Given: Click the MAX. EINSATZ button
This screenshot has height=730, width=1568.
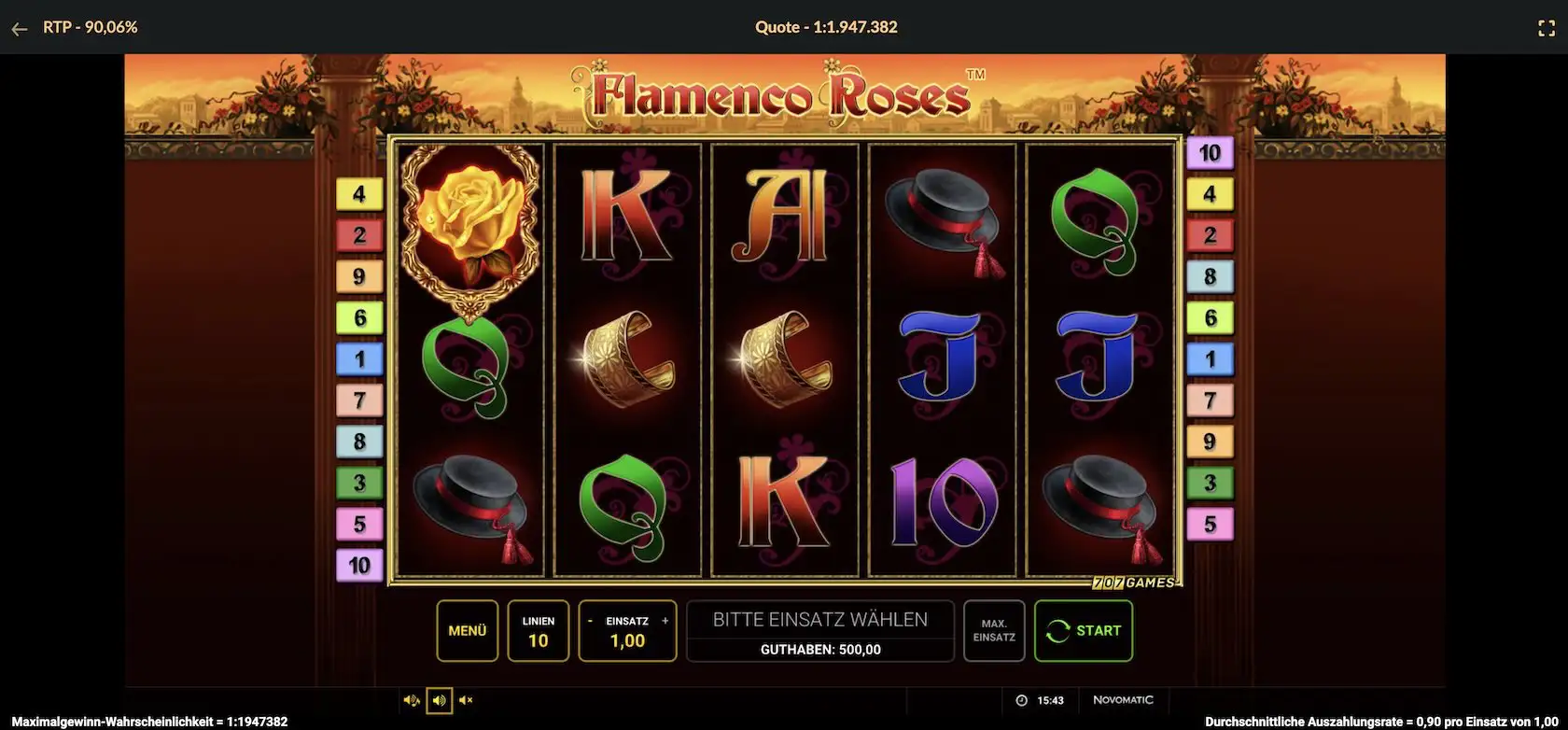Looking at the screenshot, I should click(x=993, y=630).
